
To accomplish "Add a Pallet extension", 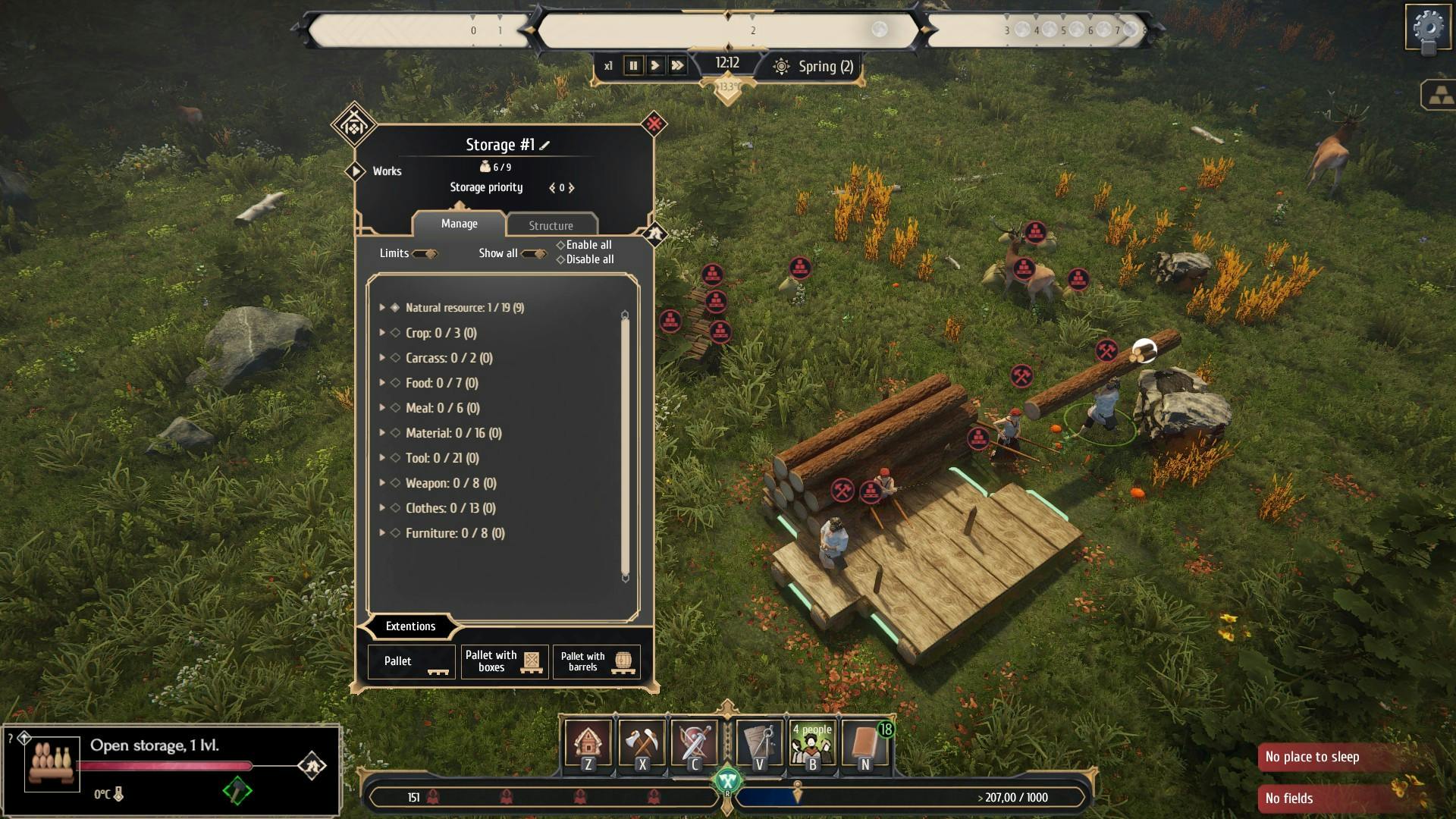I will [x=411, y=661].
